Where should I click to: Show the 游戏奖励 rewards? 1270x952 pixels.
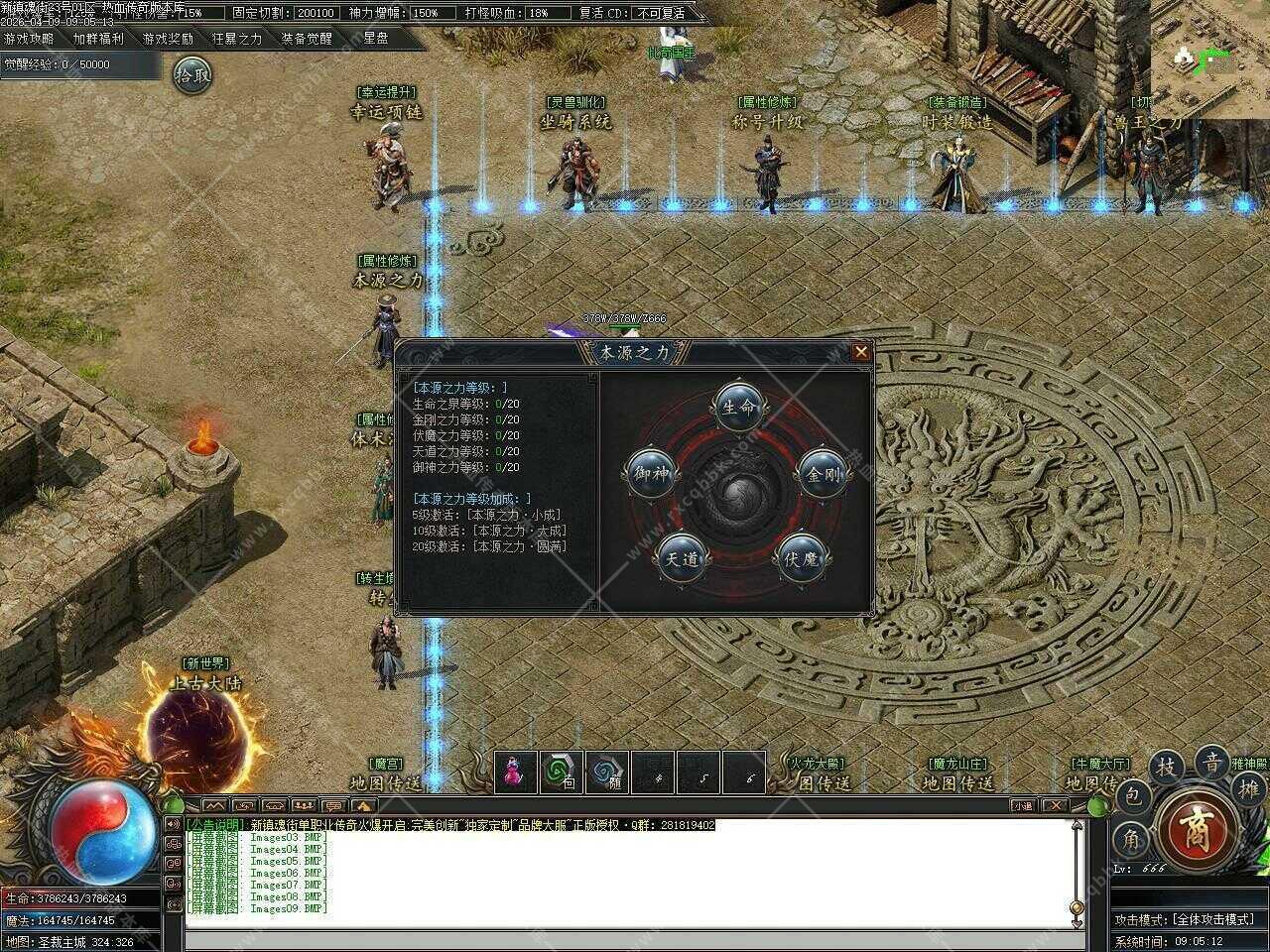(x=168, y=39)
